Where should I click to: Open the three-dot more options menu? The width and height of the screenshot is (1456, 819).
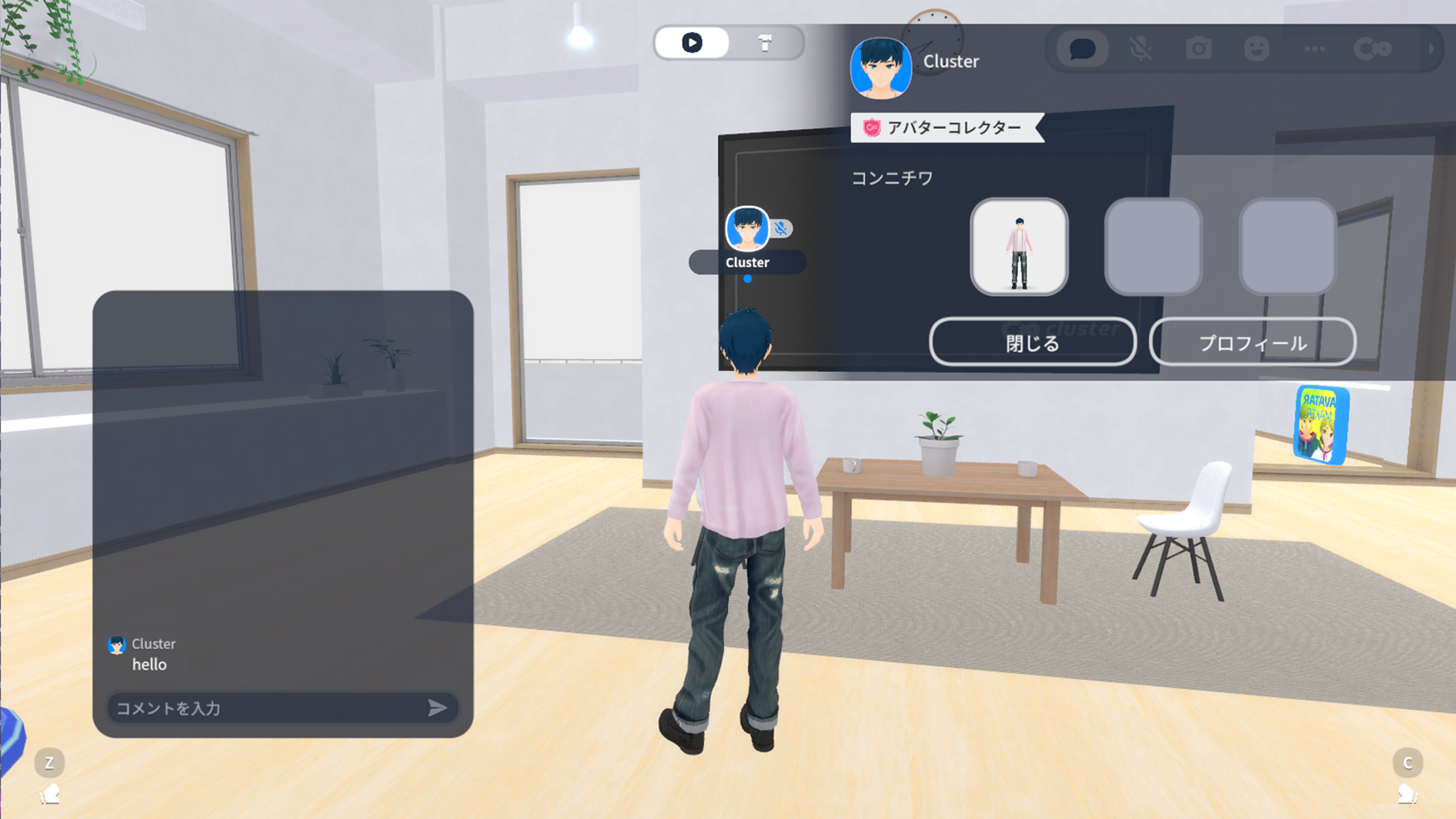(1315, 49)
